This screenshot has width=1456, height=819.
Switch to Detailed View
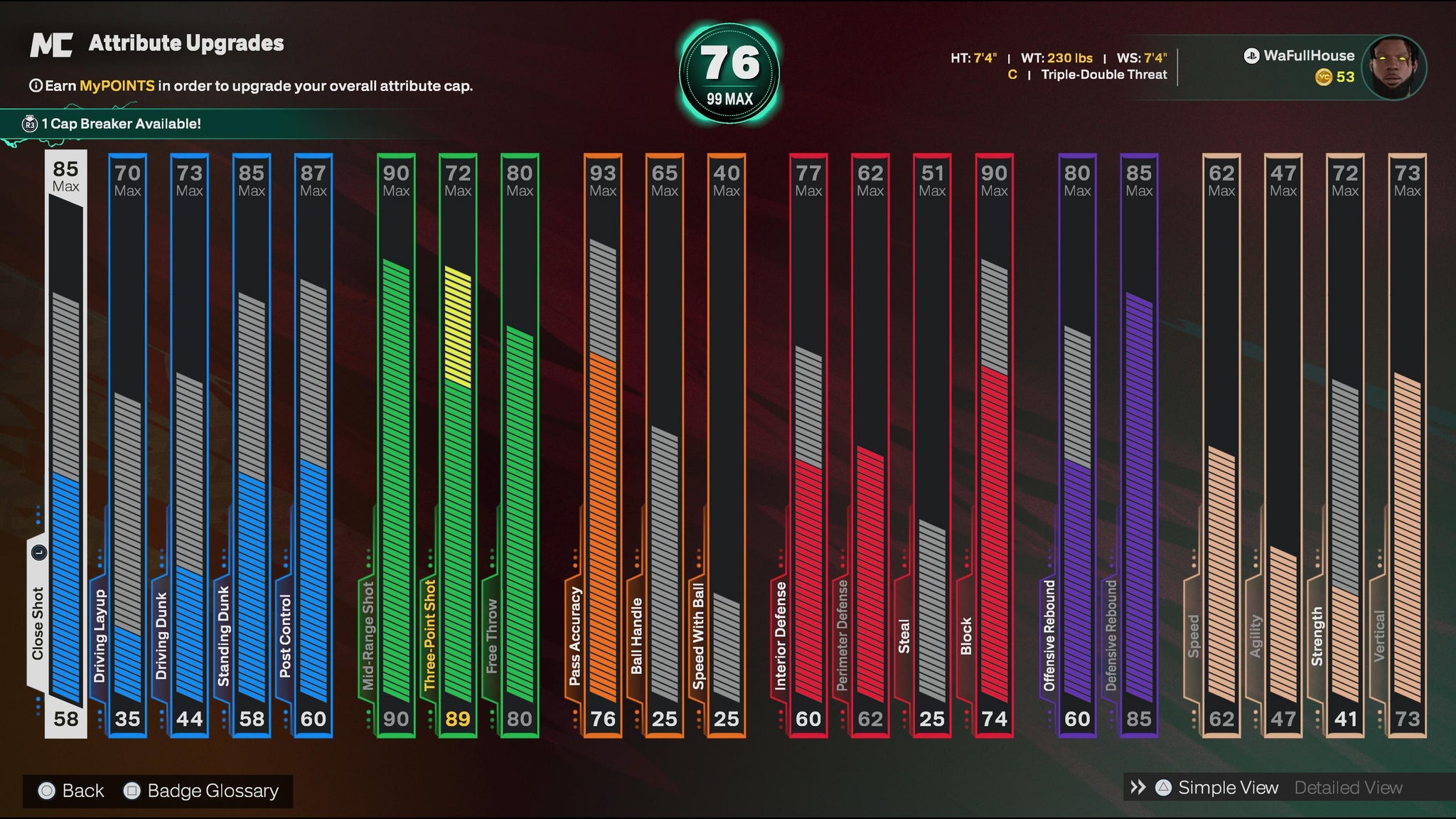point(1348,788)
